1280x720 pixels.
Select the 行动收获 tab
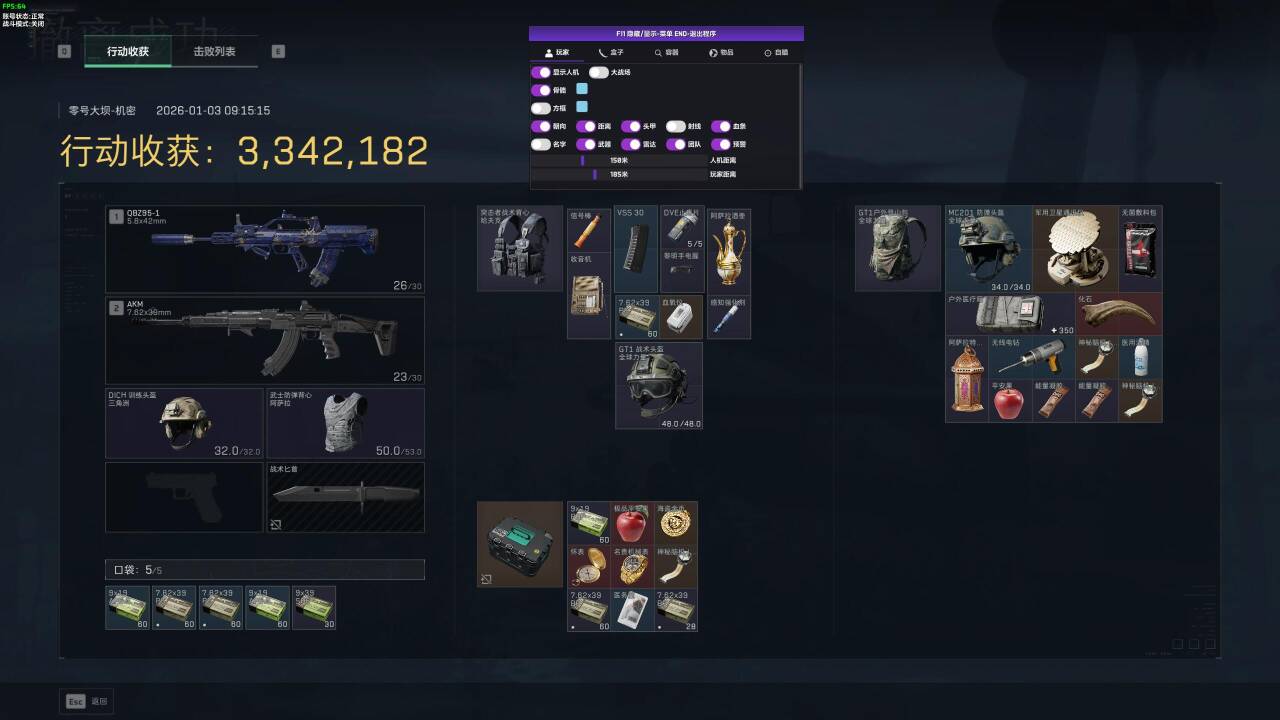[128, 51]
